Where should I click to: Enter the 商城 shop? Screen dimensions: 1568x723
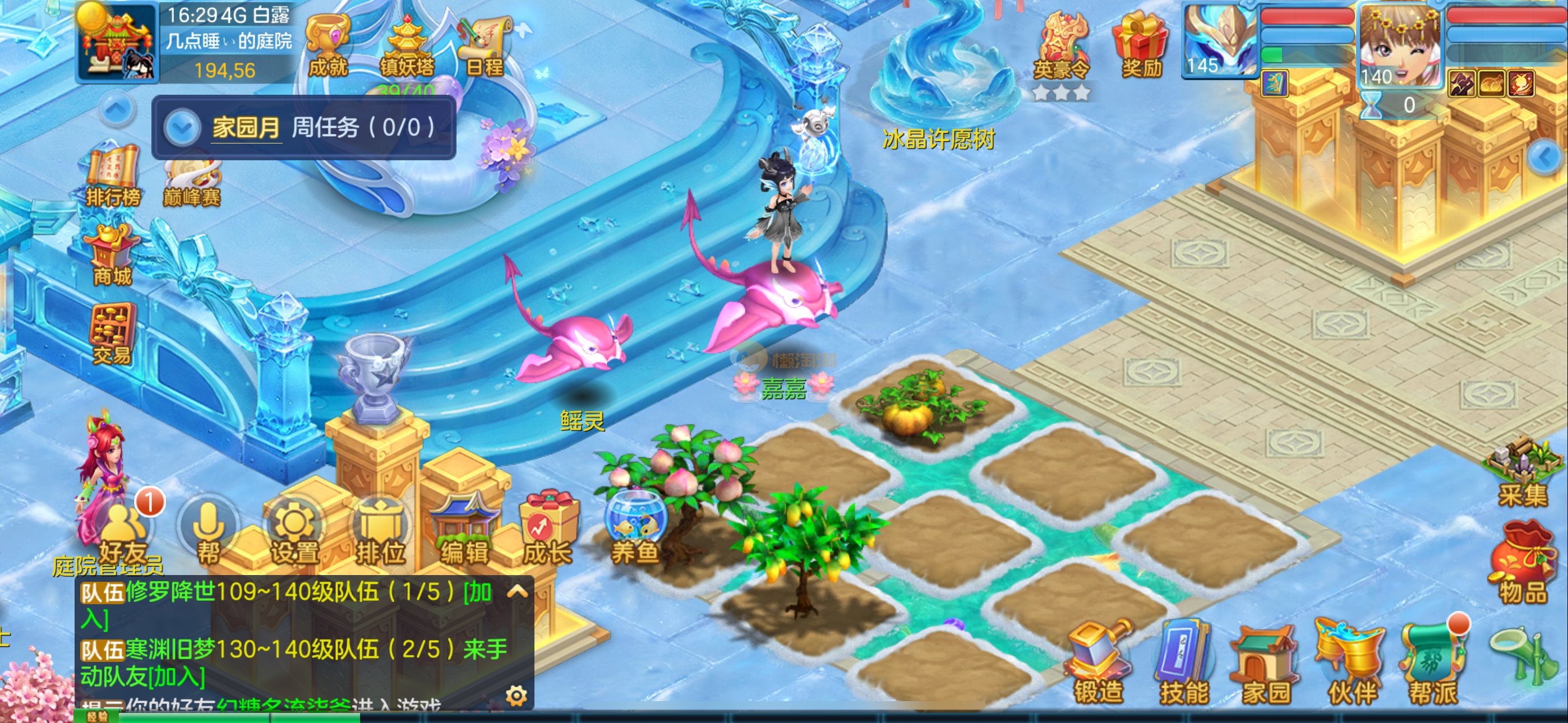[x=113, y=256]
